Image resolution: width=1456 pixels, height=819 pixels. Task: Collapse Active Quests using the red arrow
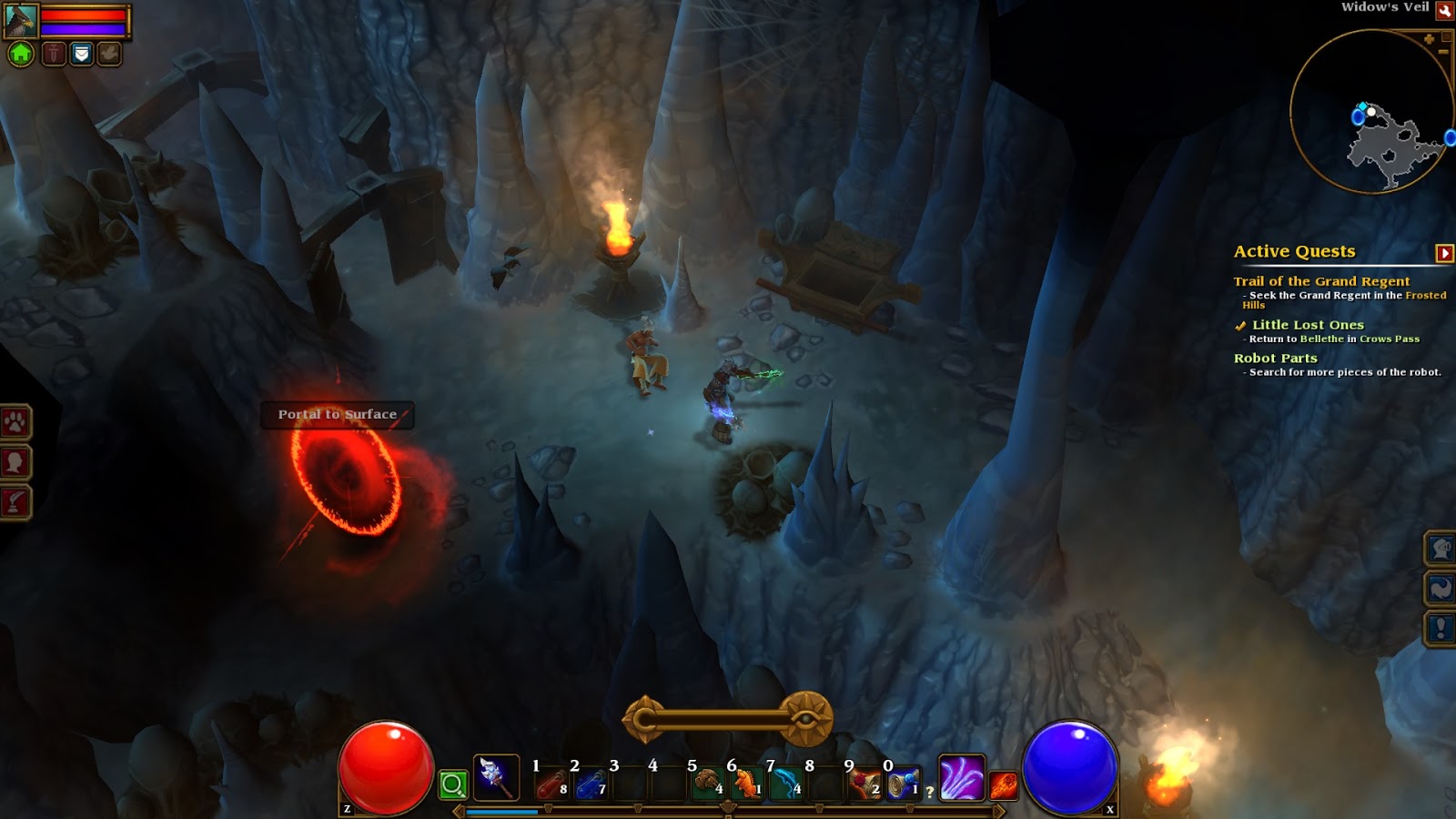[1443, 253]
